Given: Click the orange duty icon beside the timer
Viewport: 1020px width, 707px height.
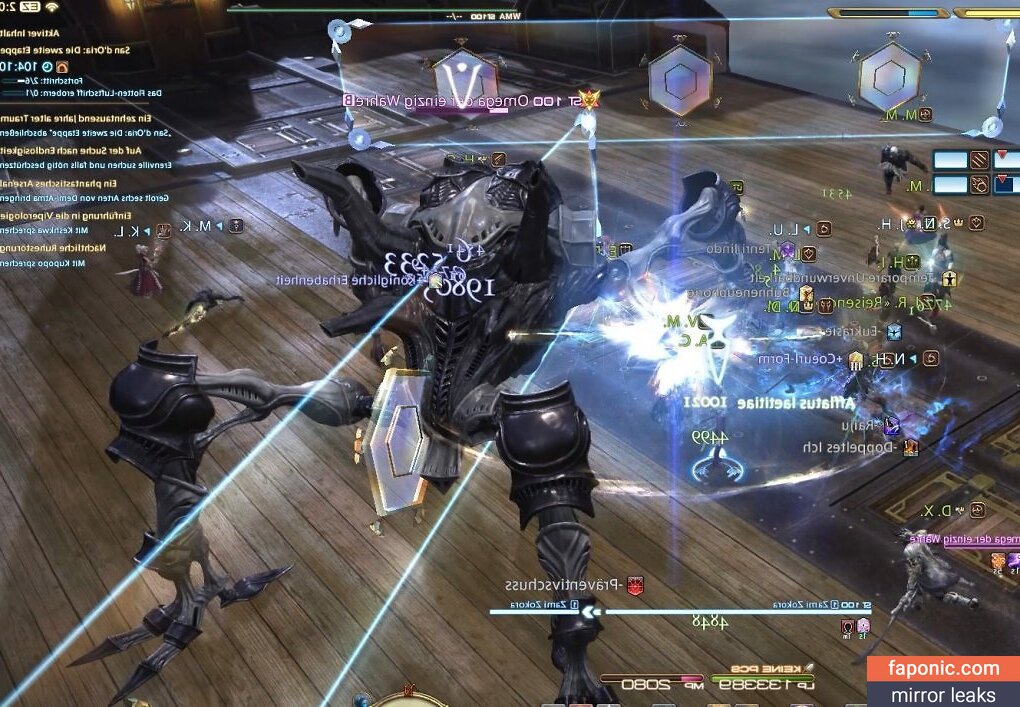Looking at the screenshot, I should pos(62,66).
